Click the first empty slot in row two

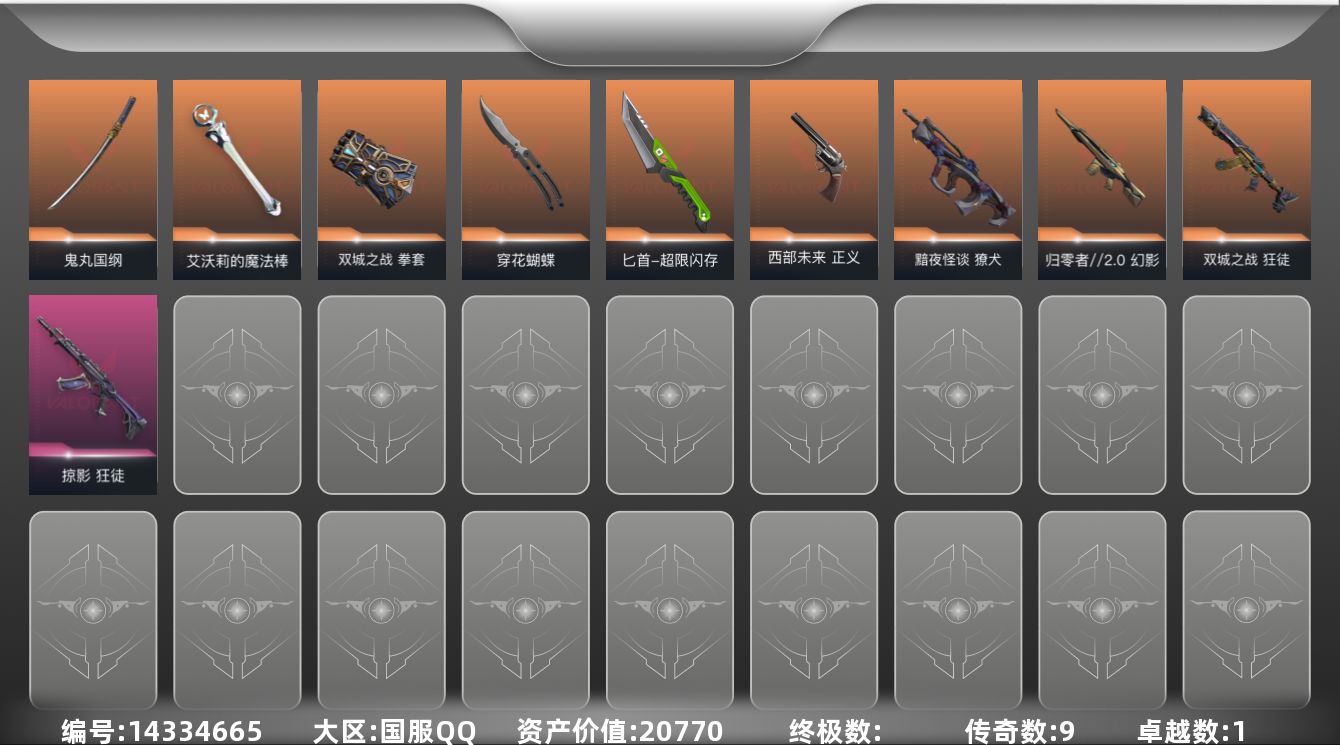(x=237, y=394)
